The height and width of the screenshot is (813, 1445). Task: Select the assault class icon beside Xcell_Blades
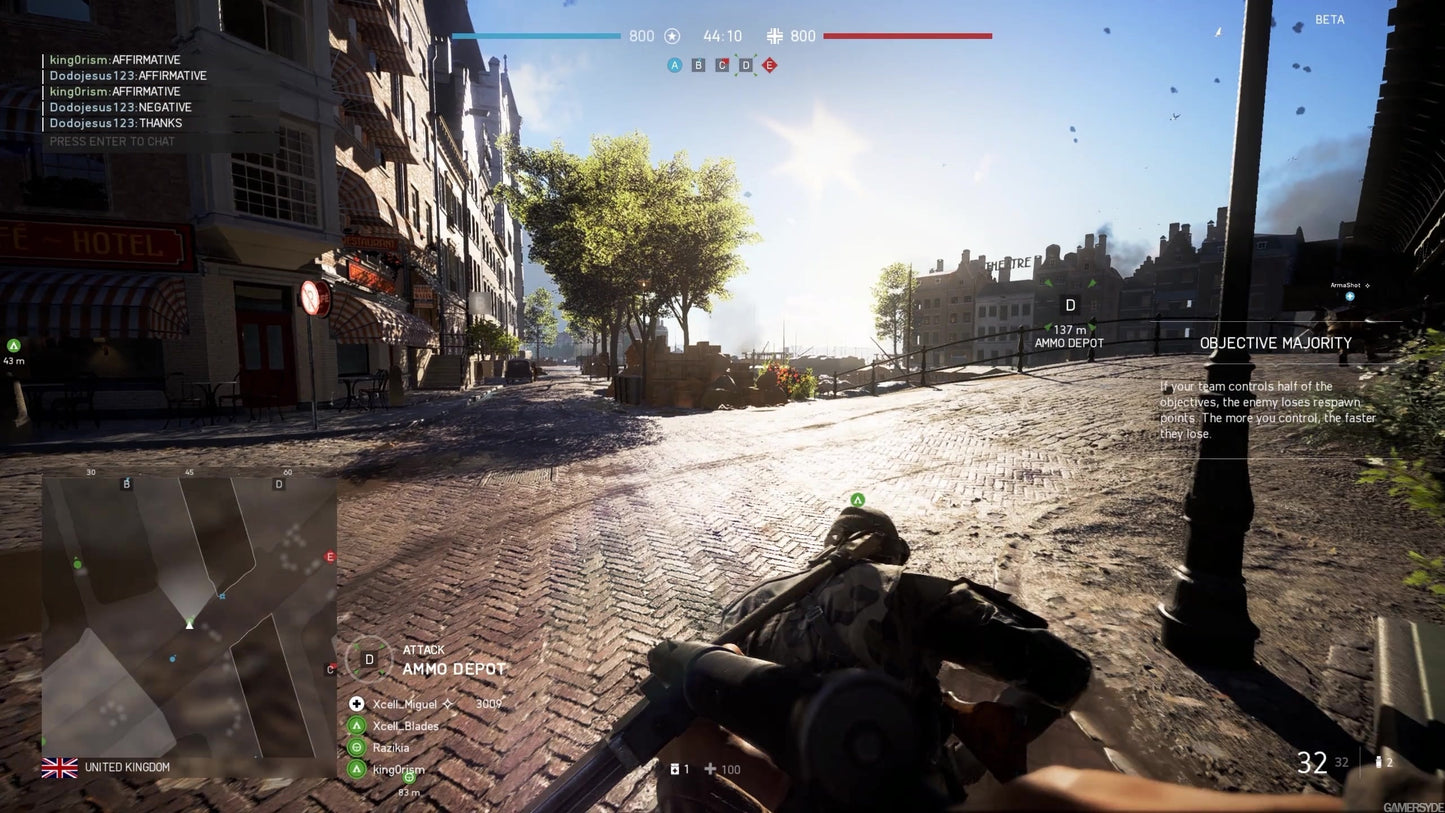click(x=356, y=726)
